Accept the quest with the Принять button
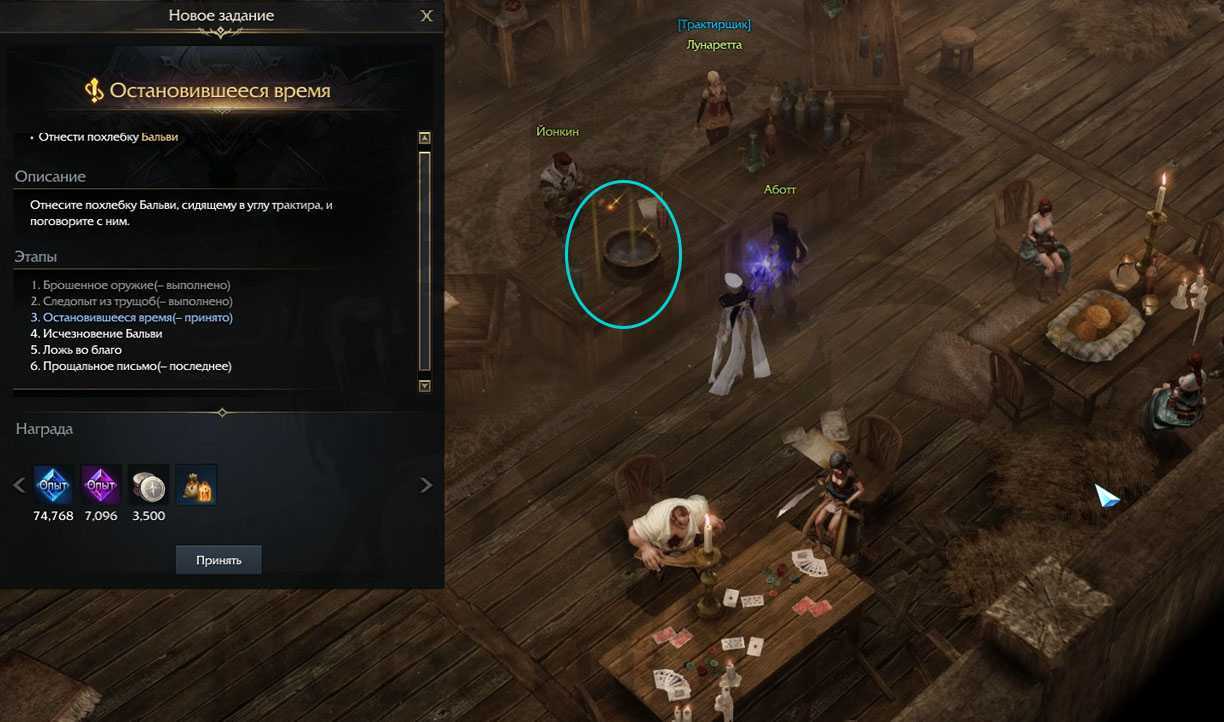 pos(218,560)
